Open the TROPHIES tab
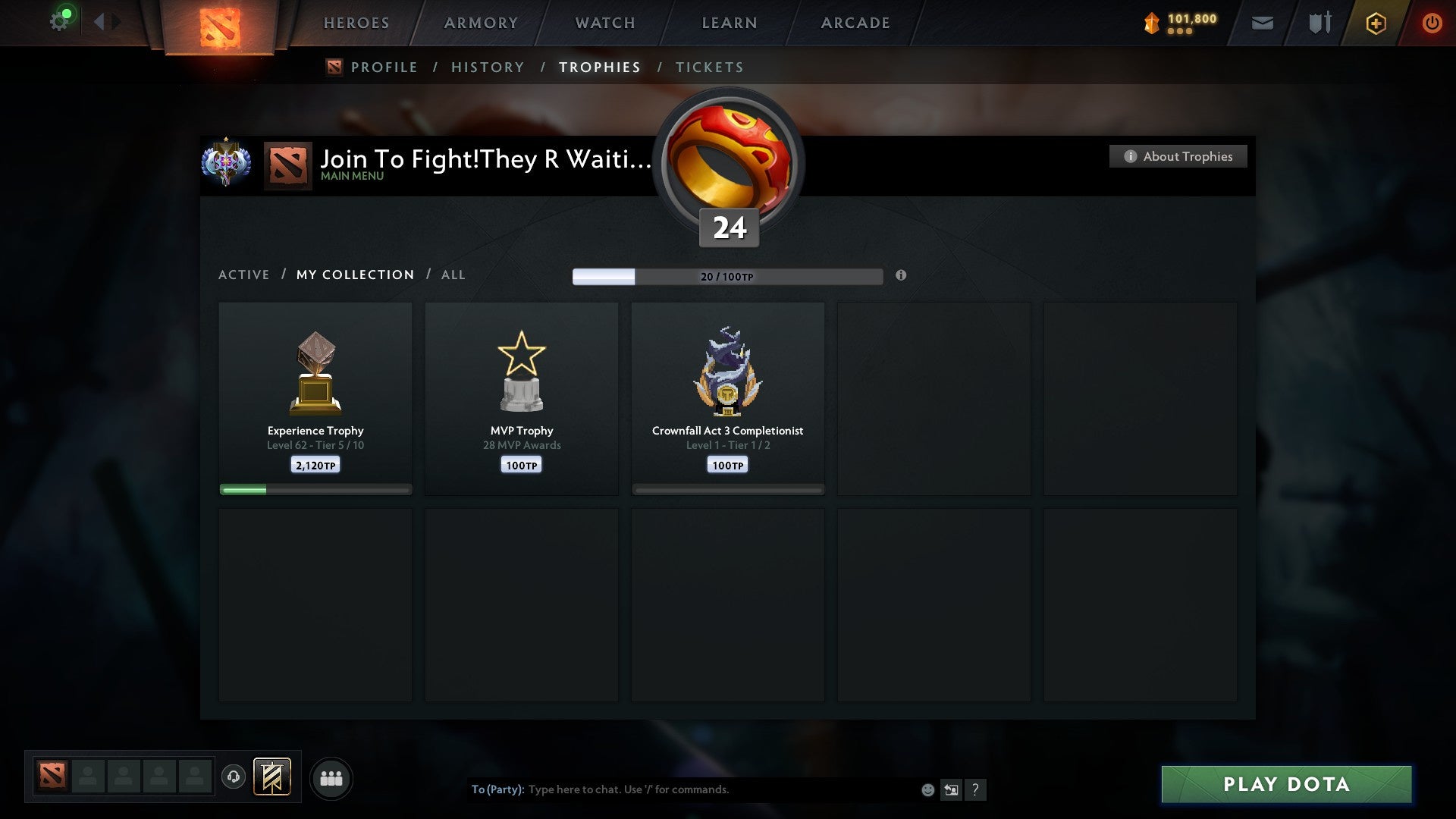 (x=600, y=67)
